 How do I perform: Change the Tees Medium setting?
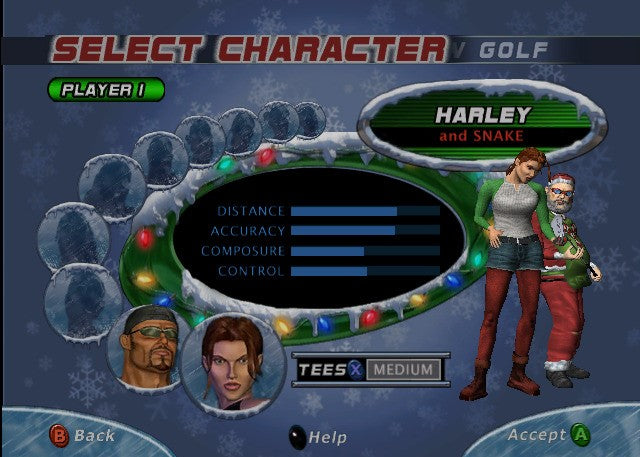click(402, 370)
